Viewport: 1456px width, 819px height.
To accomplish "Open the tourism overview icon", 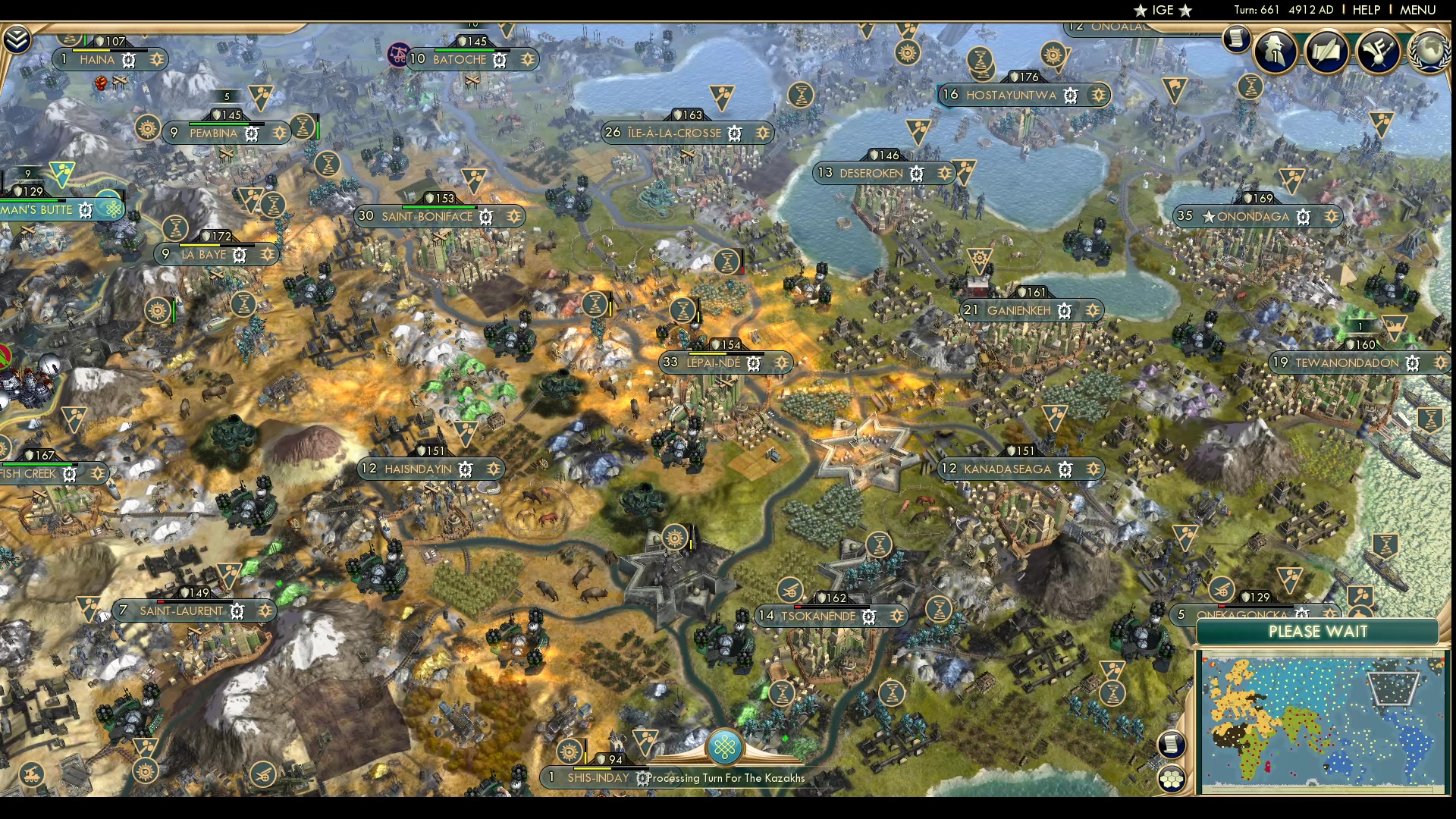I will tap(1378, 51).
